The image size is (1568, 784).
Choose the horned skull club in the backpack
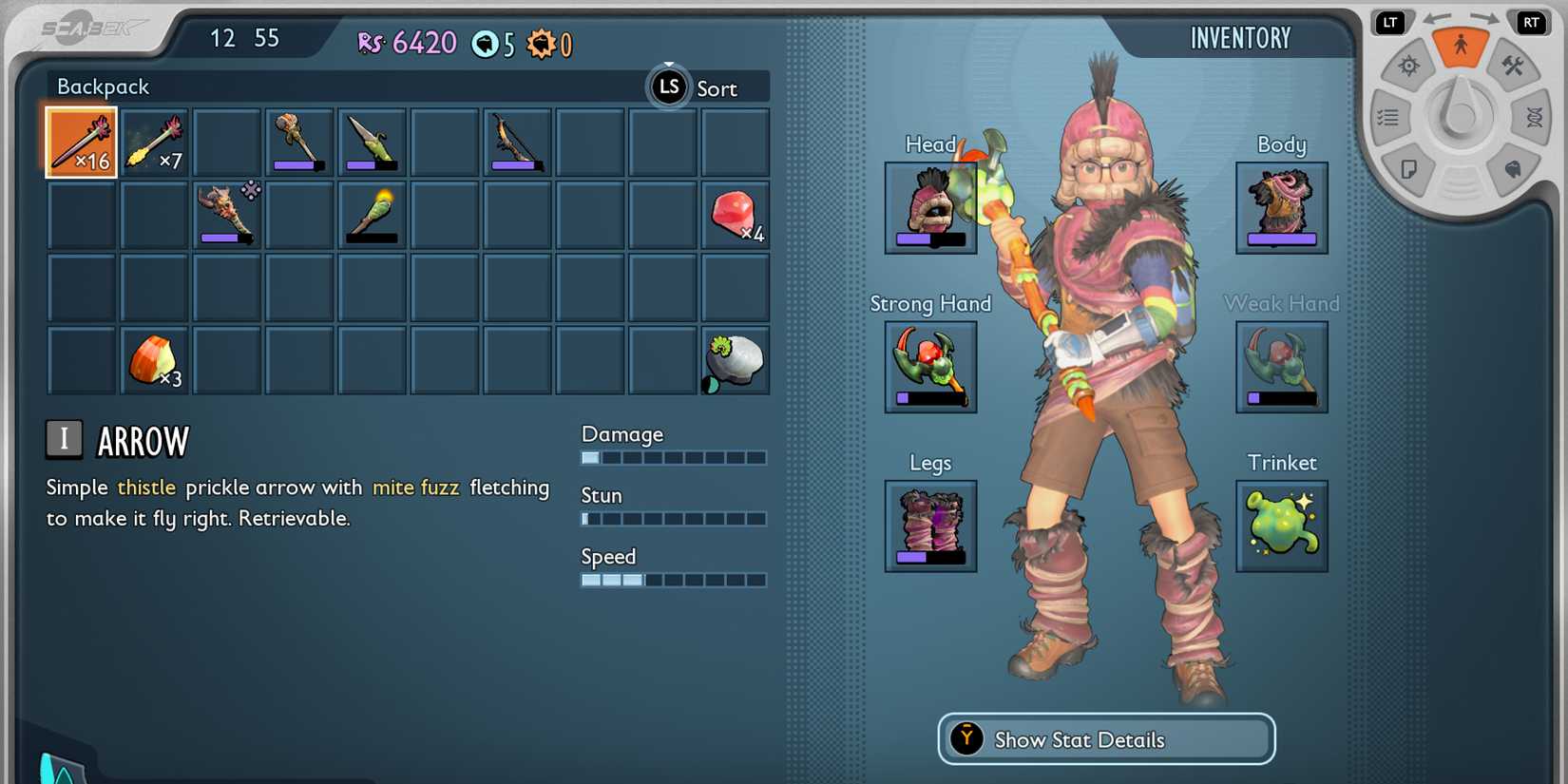tap(226, 215)
